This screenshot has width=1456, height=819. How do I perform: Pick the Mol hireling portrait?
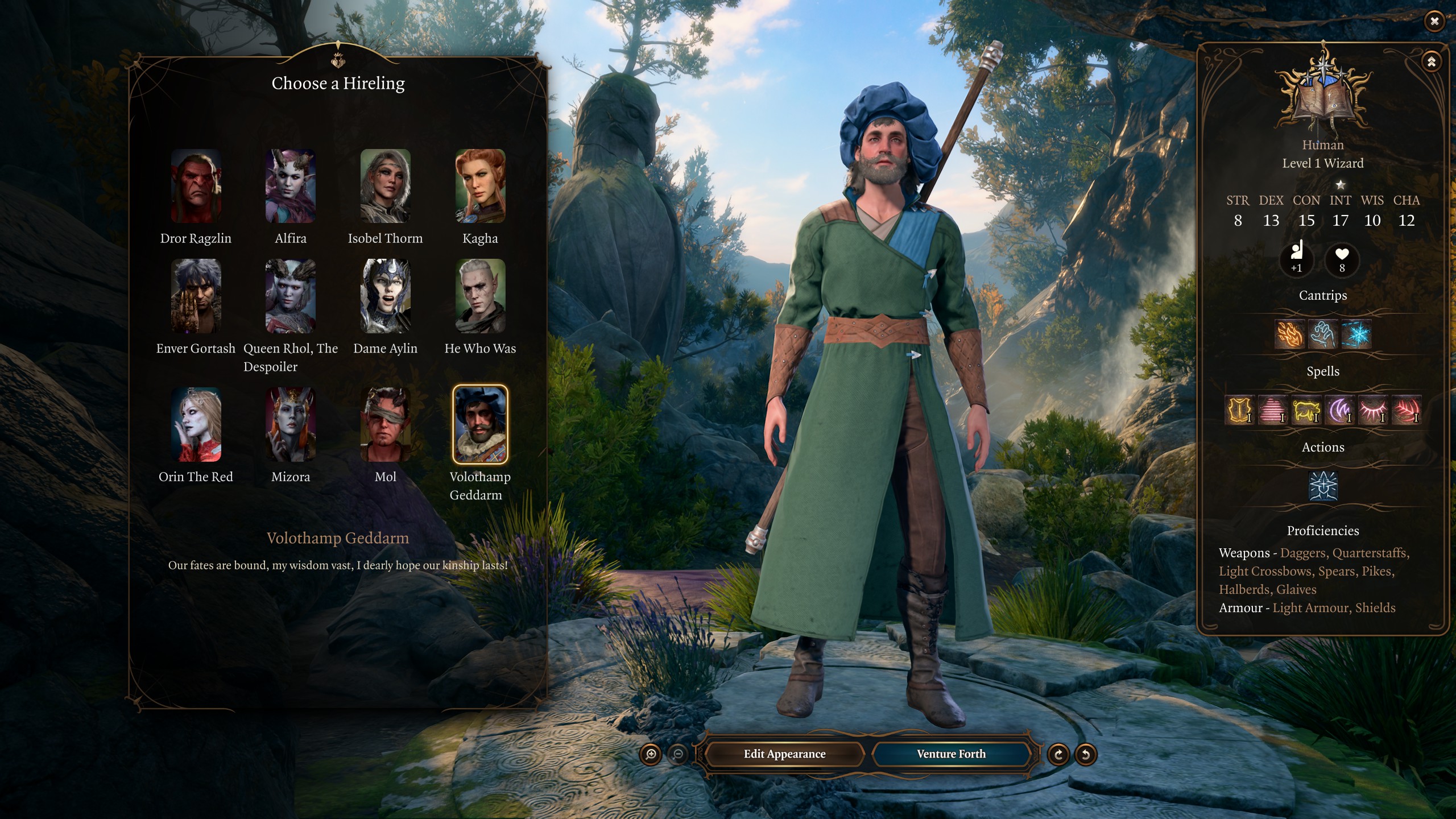pos(385,424)
